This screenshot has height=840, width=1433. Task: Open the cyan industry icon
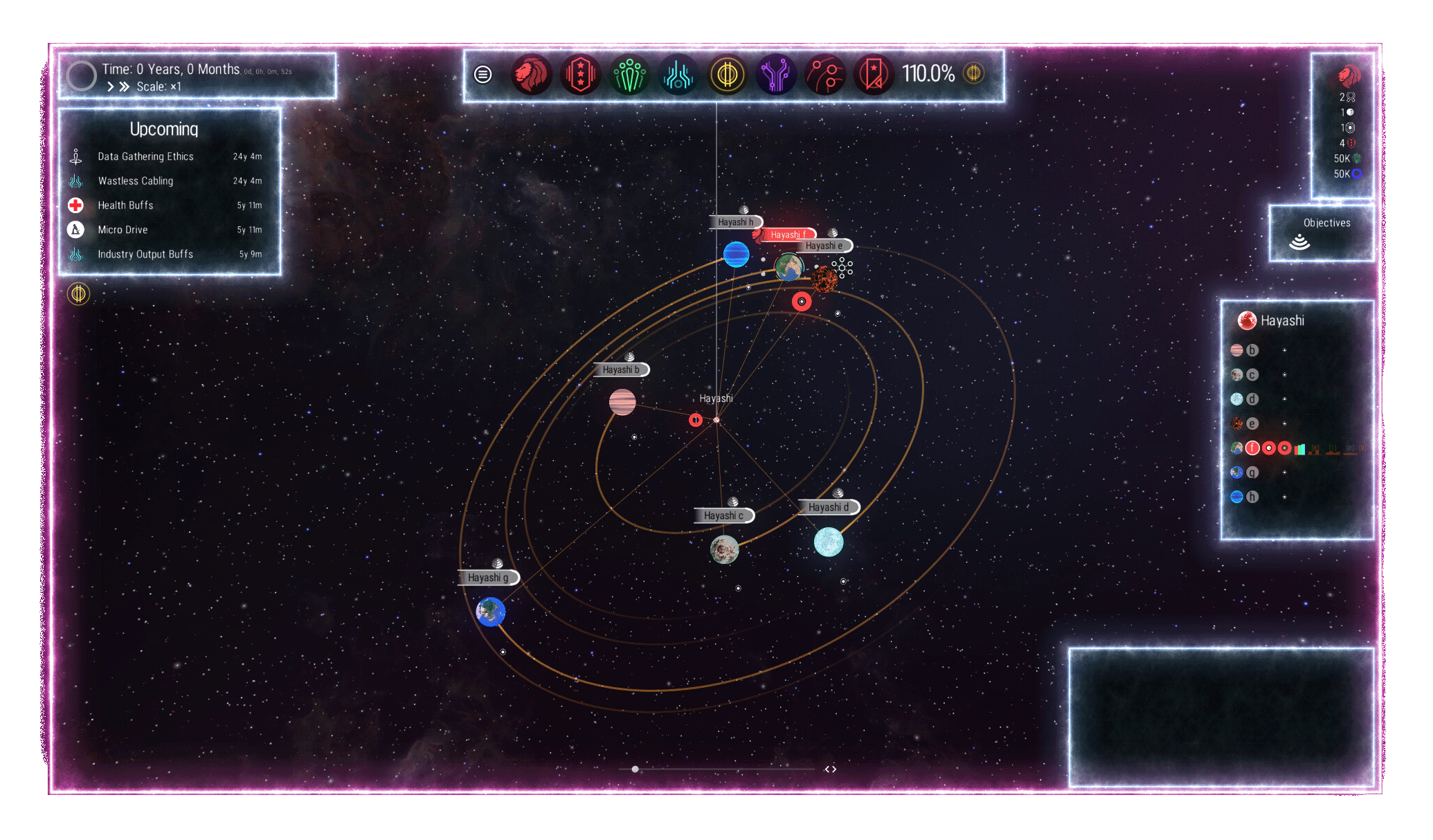point(678,74)
